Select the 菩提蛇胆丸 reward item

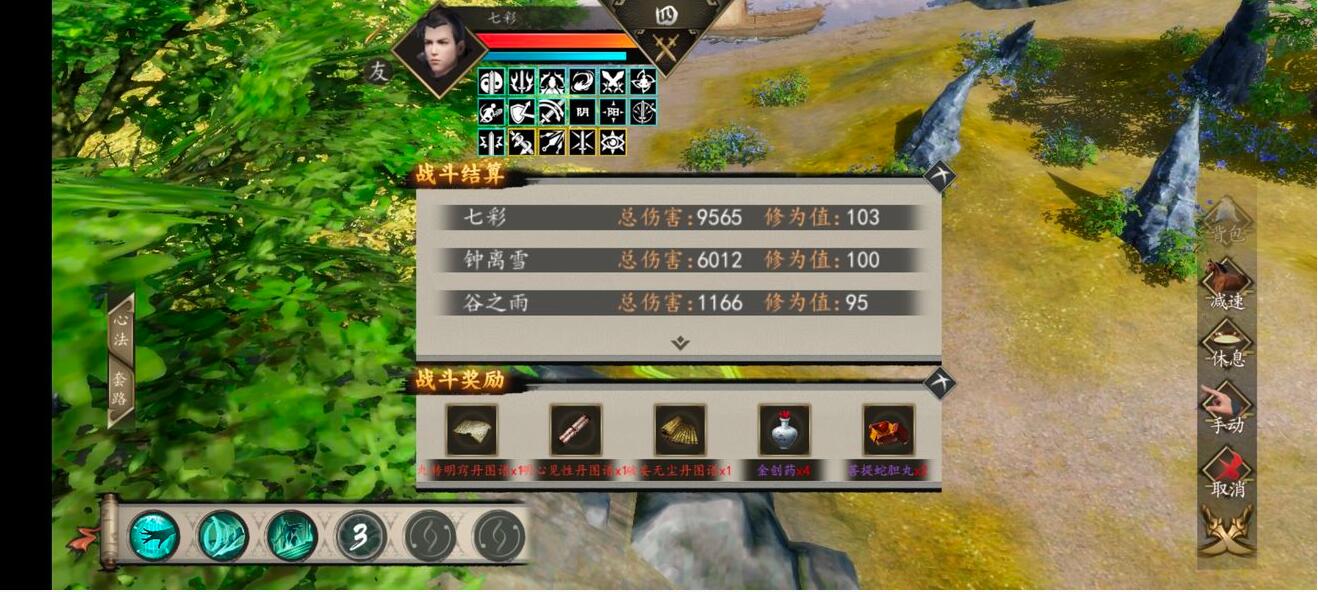point(888,431)
